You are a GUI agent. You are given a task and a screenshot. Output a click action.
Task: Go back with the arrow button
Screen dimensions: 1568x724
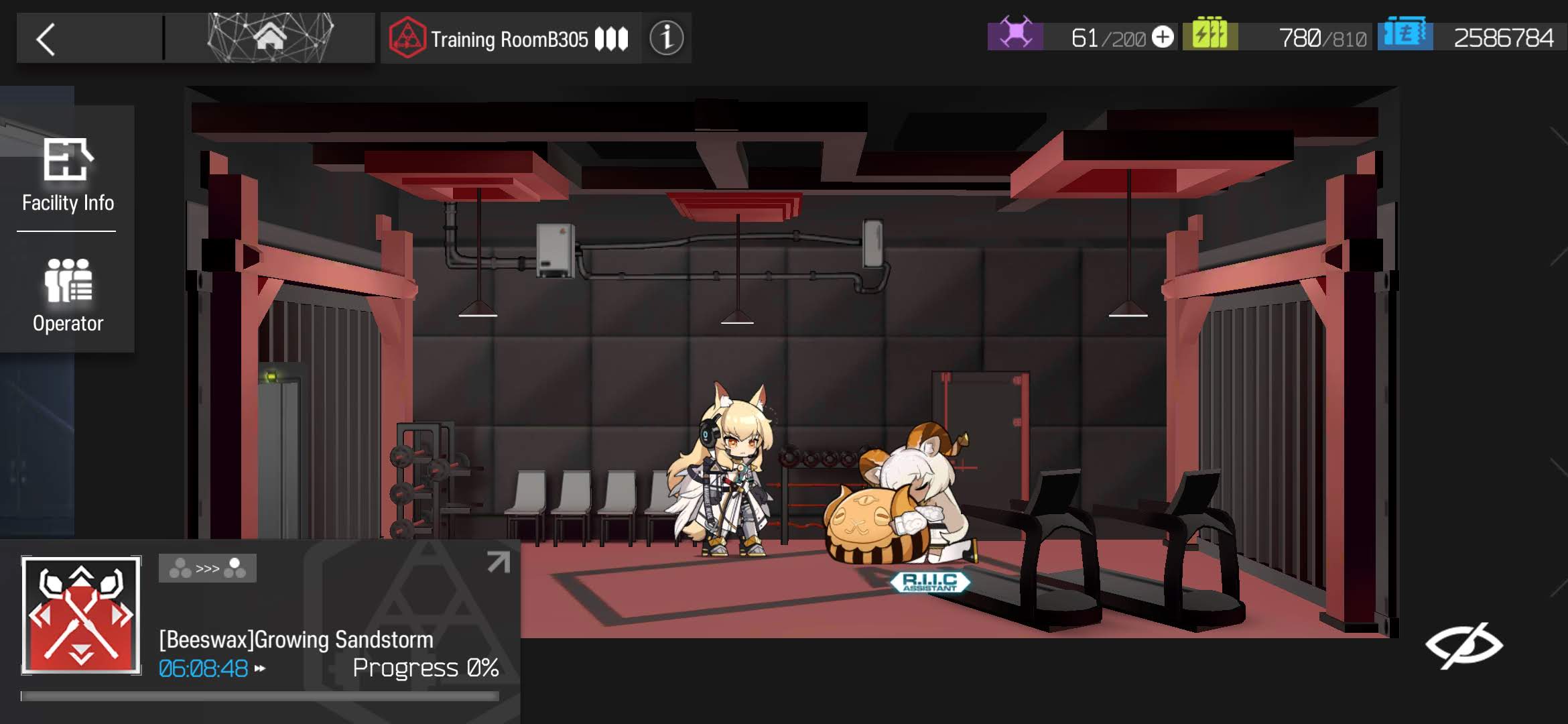46,39
